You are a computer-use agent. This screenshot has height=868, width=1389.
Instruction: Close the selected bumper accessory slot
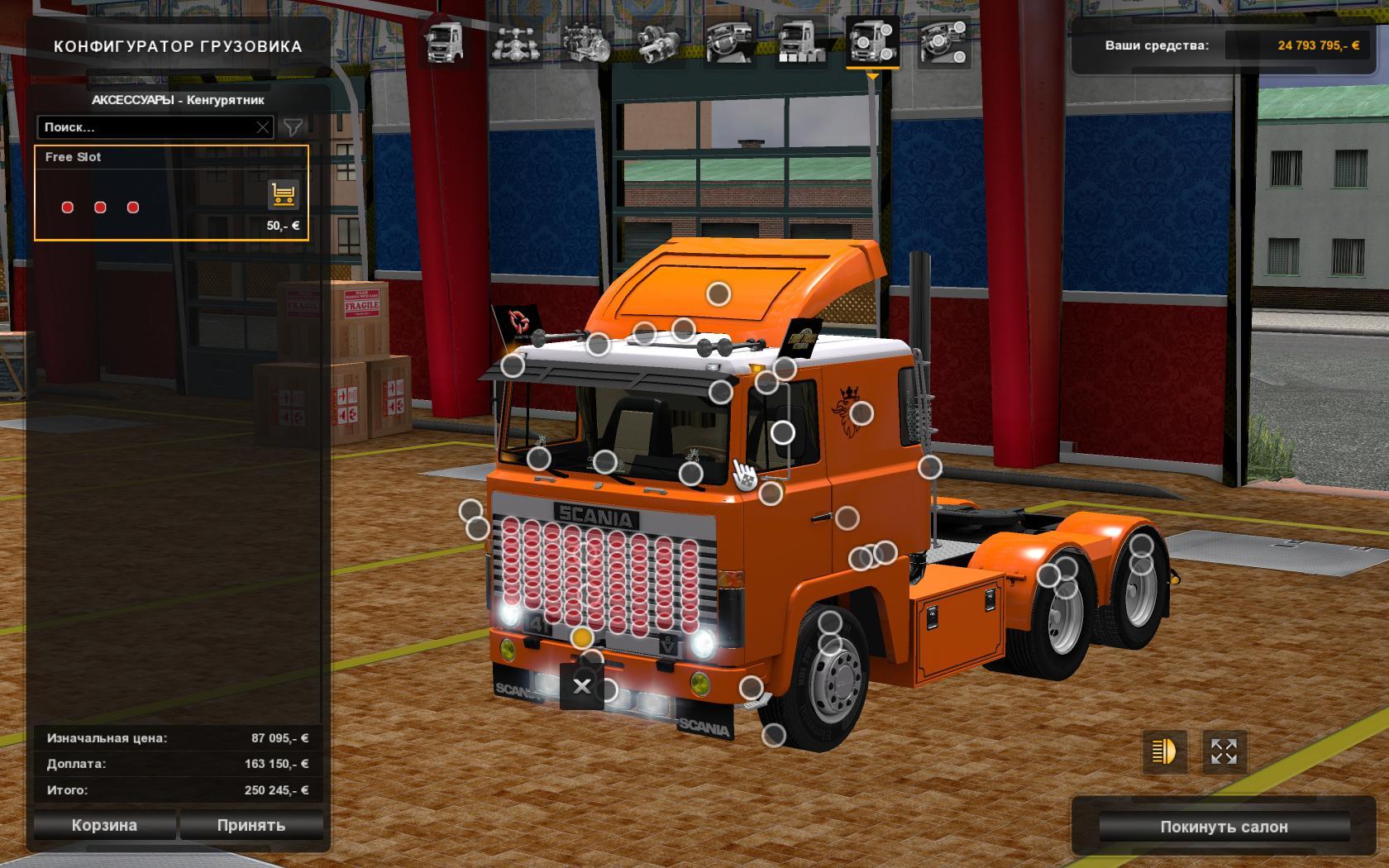point(582,686)
